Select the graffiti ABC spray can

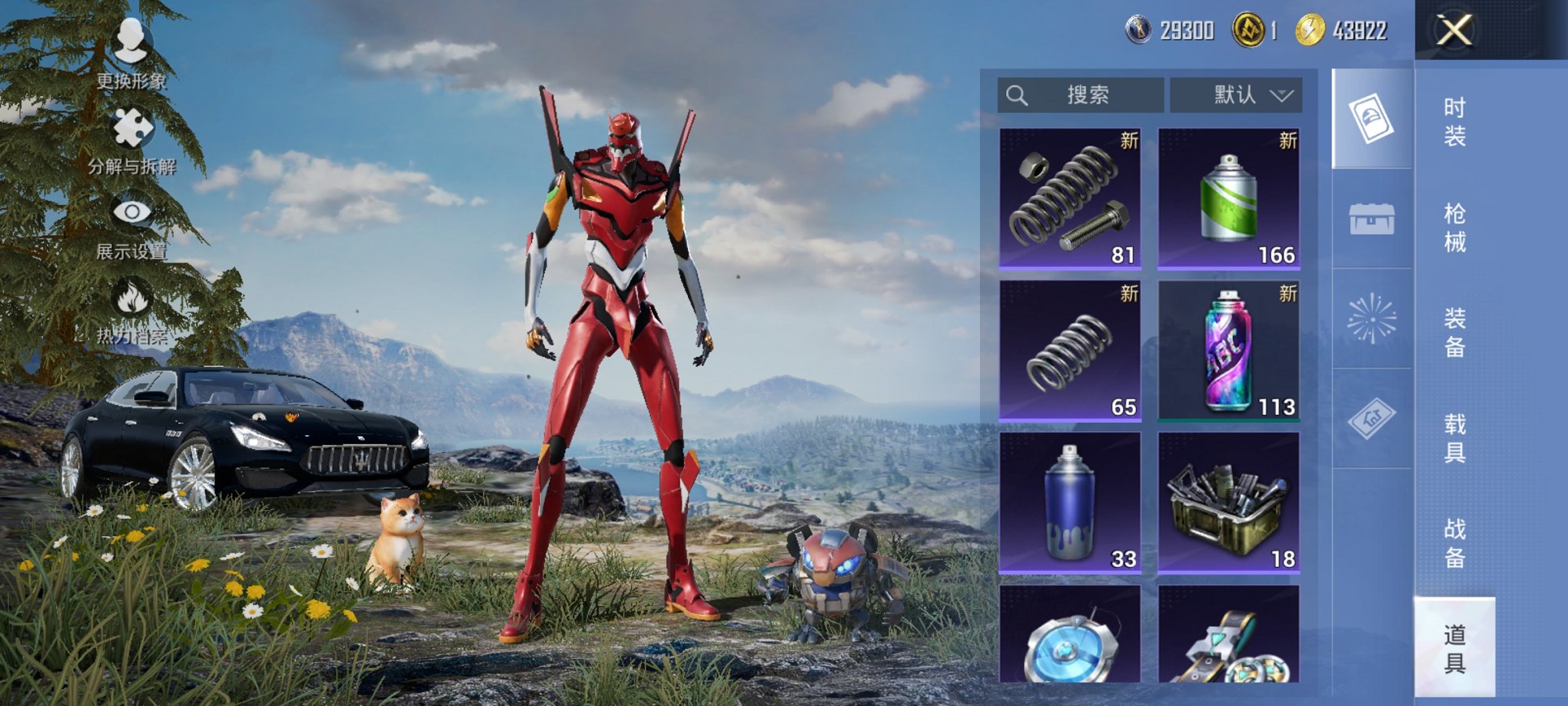(1228, 351)
